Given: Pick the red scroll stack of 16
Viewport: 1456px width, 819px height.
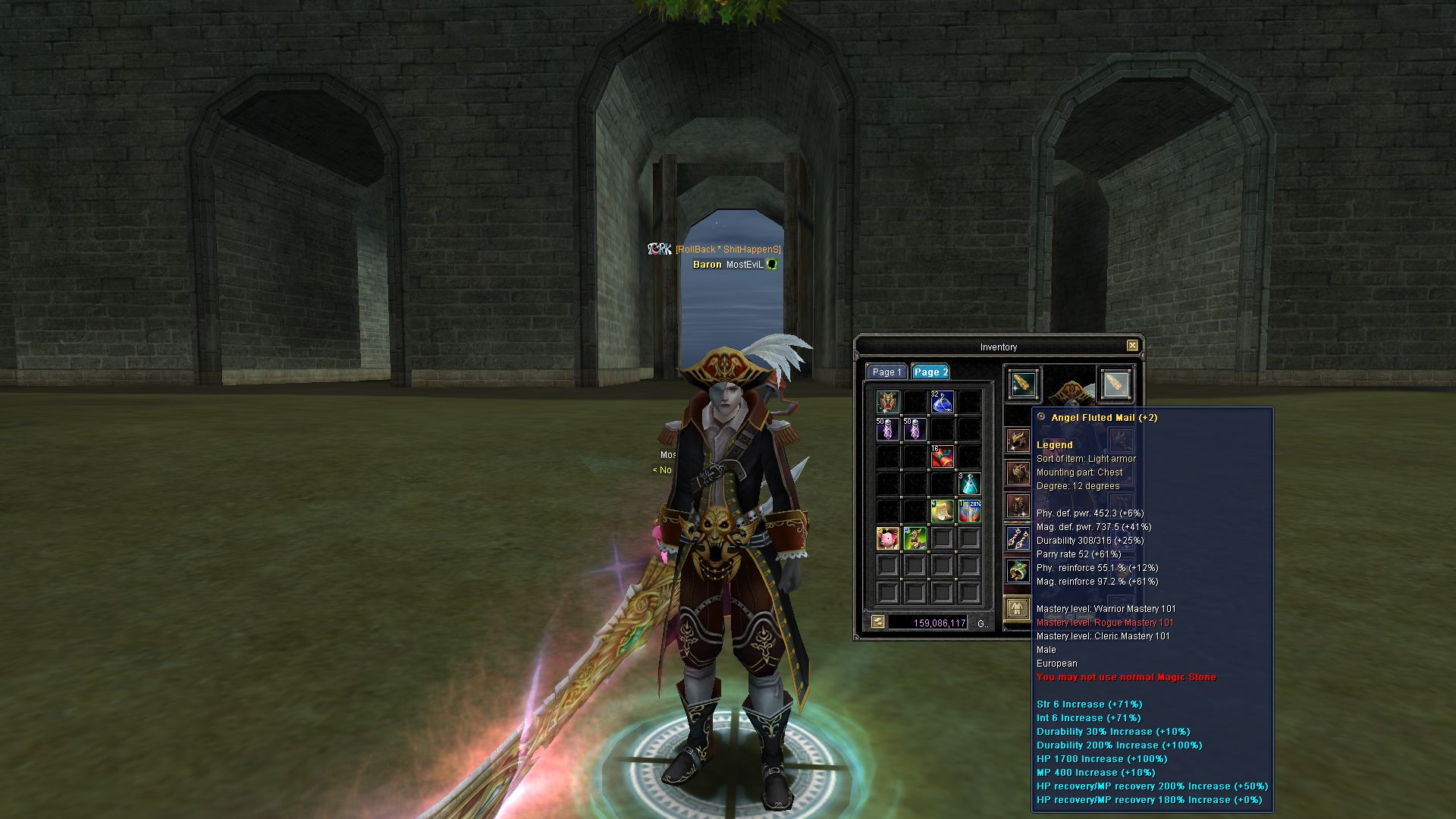Looking at the screenshot, I should click(942, 457).
